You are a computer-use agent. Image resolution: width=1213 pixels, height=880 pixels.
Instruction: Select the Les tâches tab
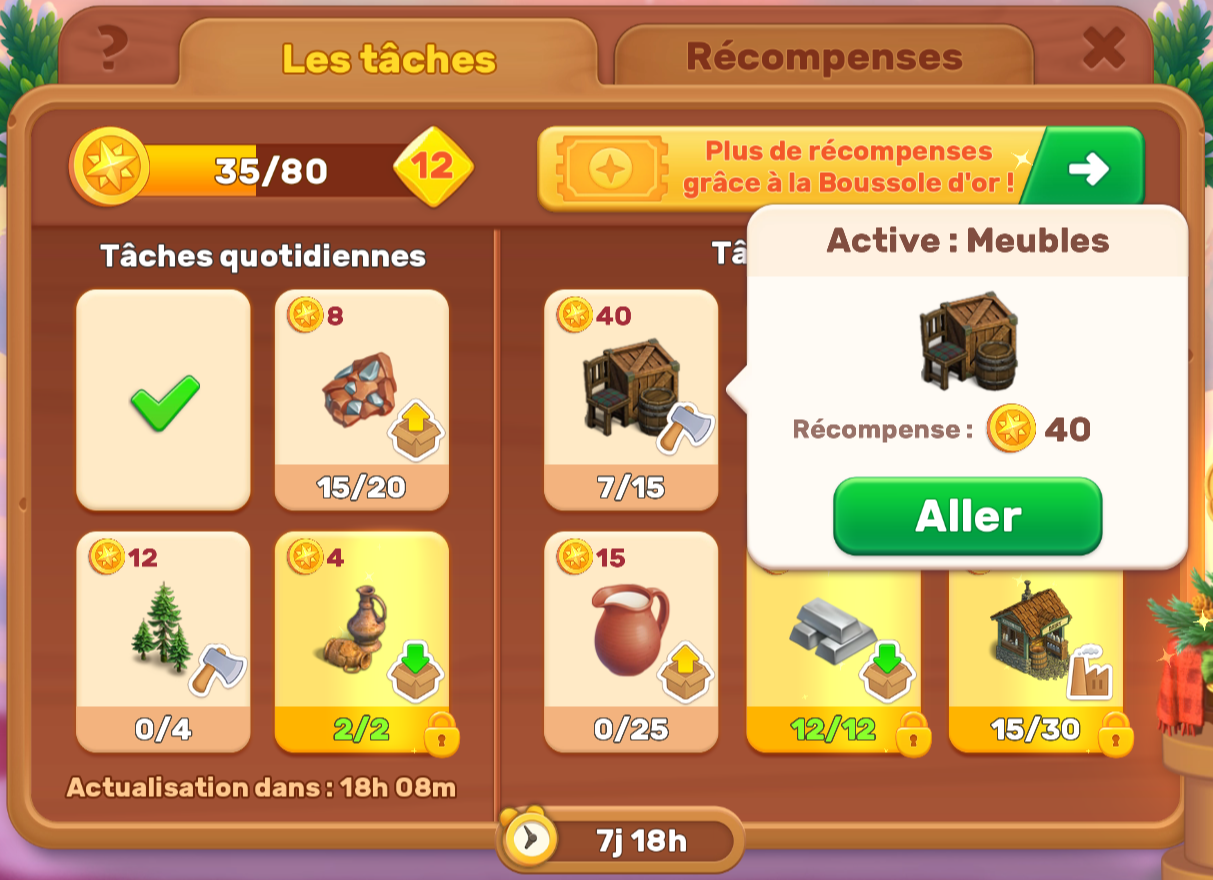click(388, 59)
